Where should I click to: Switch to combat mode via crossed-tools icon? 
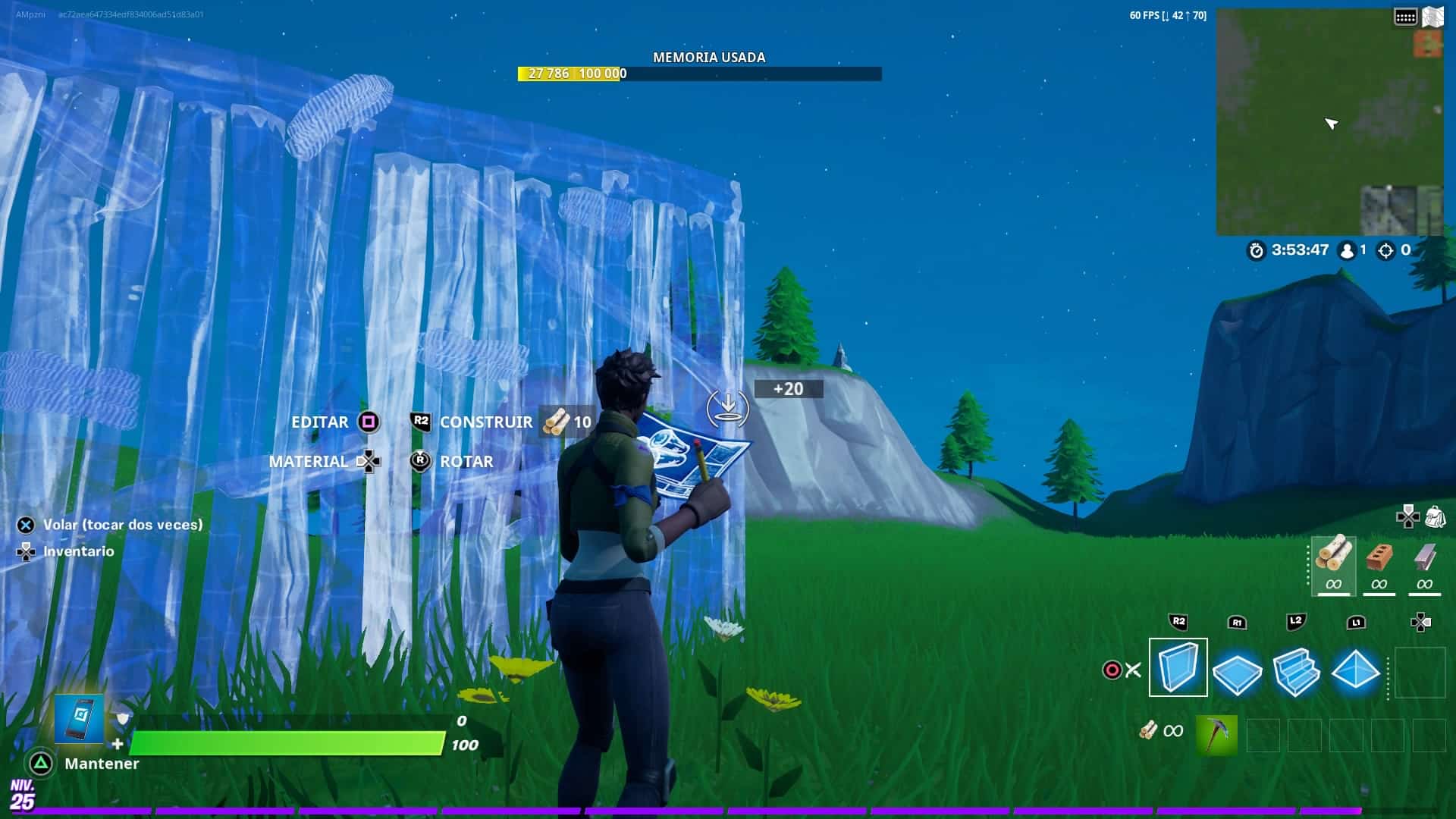point(1133,670)
